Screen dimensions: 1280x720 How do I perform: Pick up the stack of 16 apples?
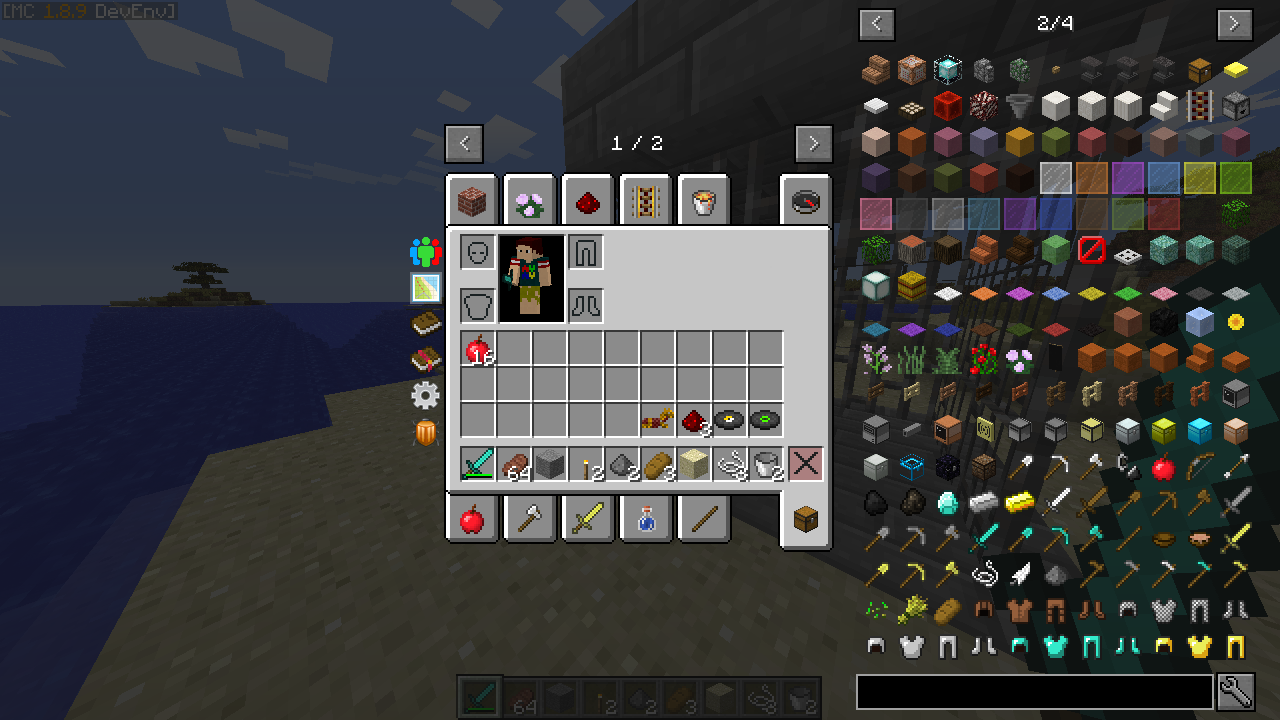click(x=478, y=349)
